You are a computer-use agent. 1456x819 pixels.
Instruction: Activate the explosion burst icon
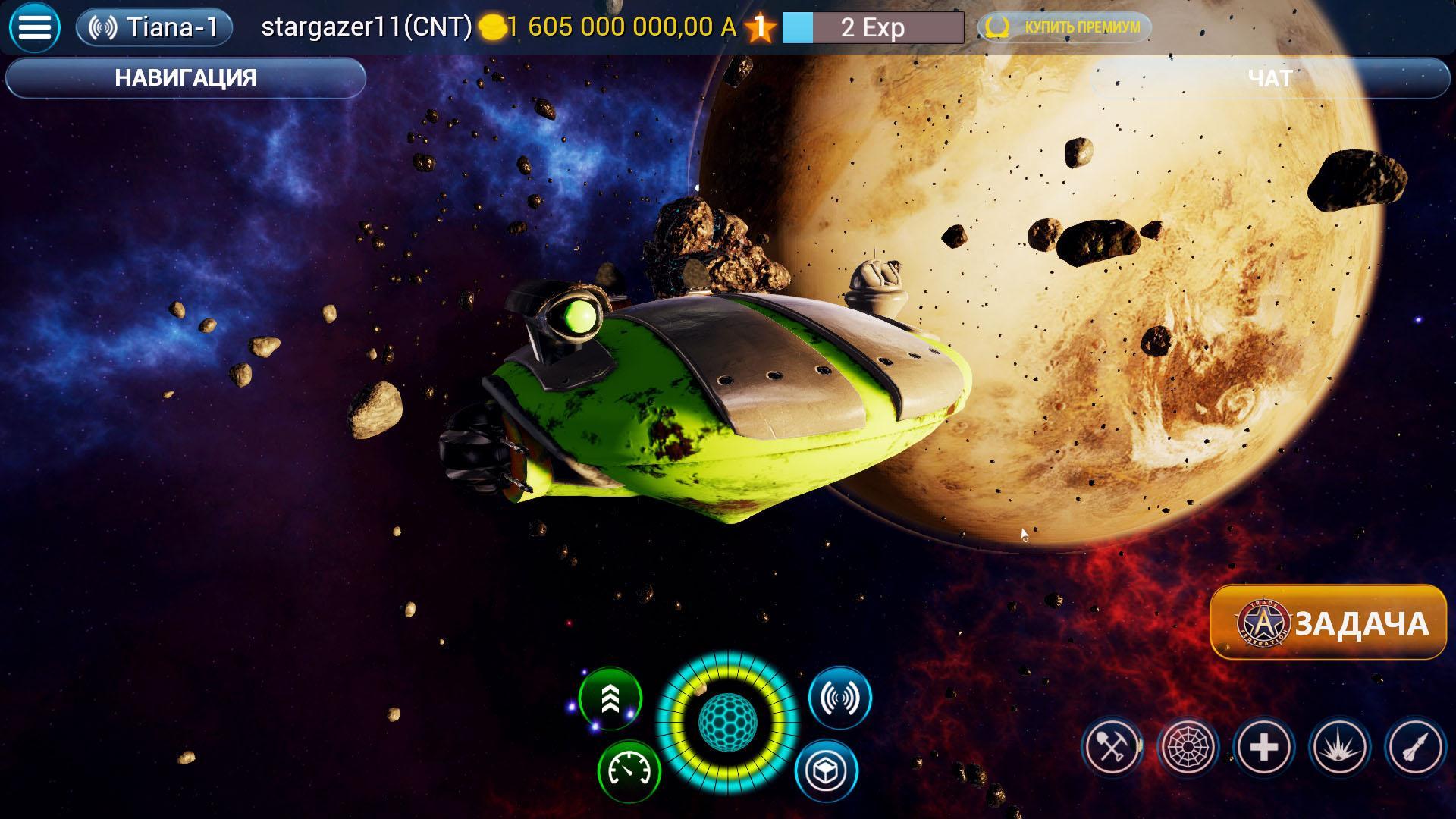(1340, 748)
